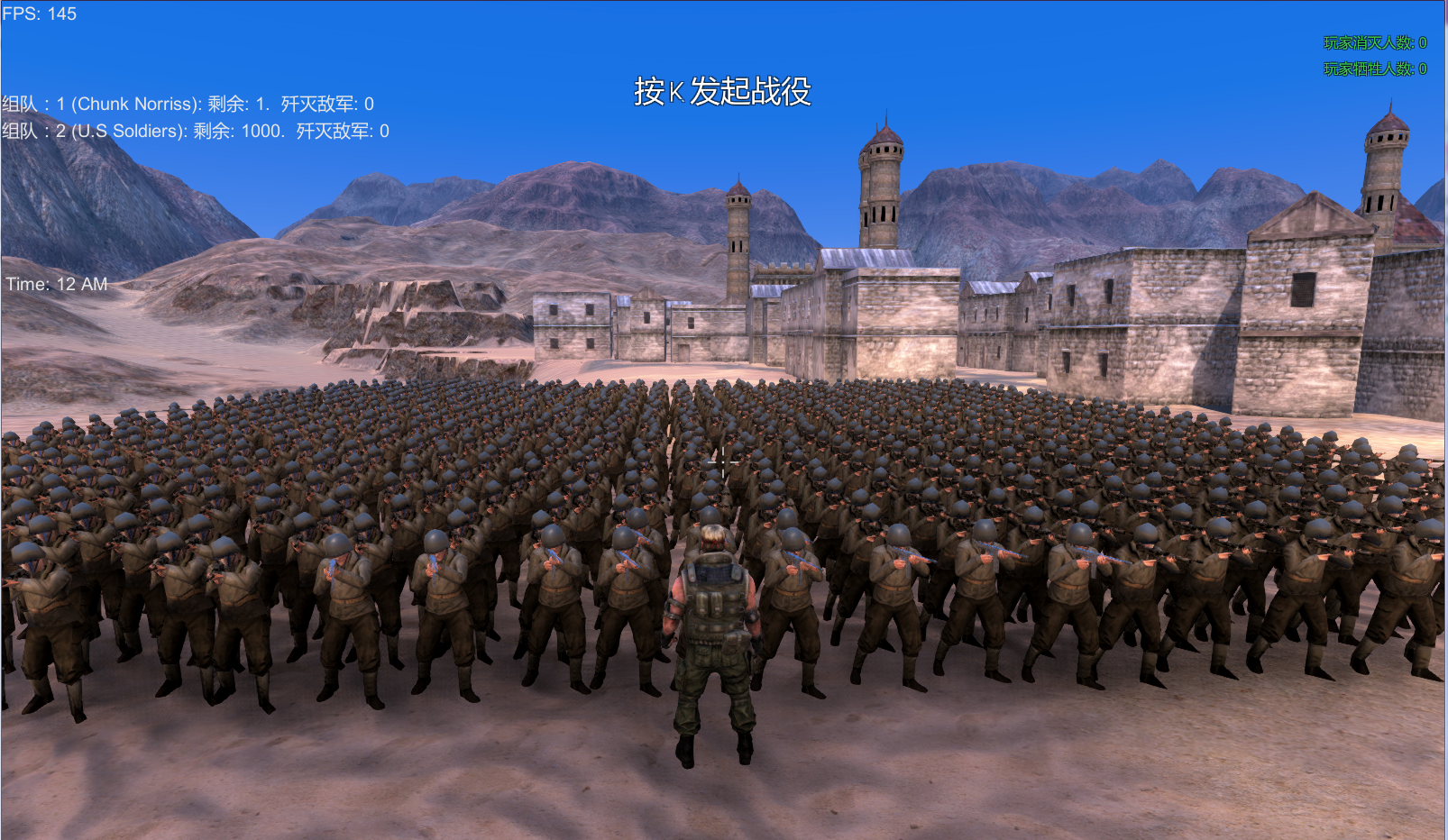
Task: Click the stone building on the far right
Action: tap(1307, 297)
